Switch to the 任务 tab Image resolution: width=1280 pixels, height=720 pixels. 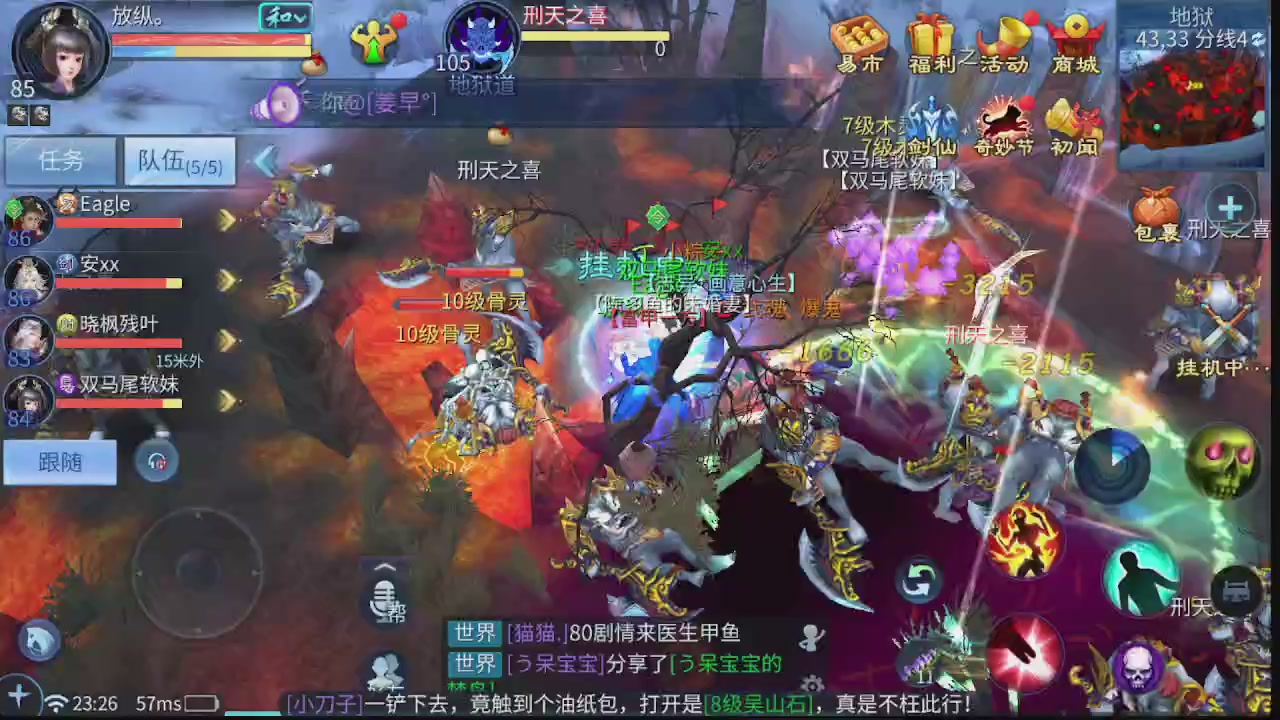[x=59, y=161]
